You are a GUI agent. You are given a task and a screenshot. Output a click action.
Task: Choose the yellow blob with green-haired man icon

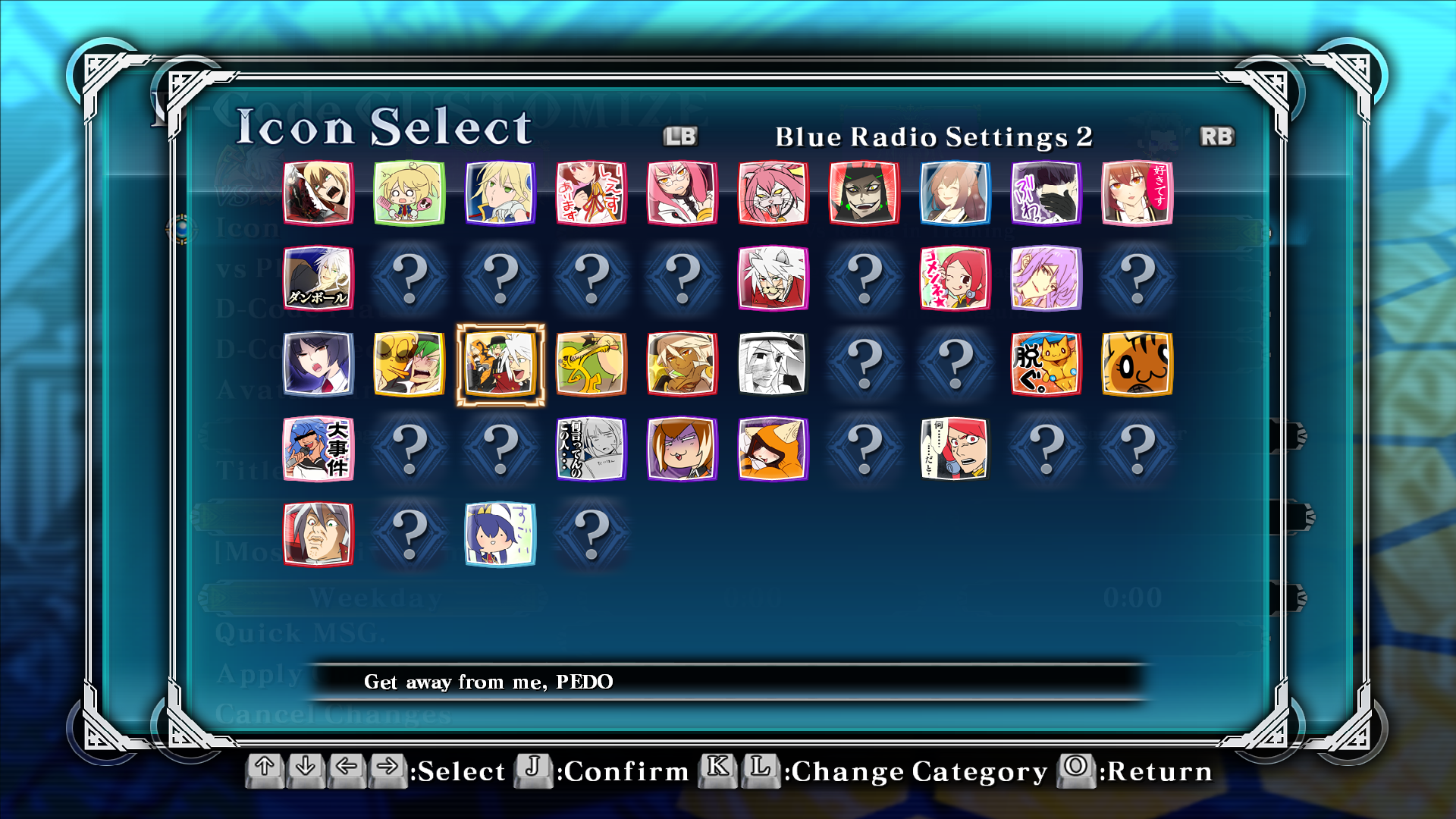coord(409,363)
